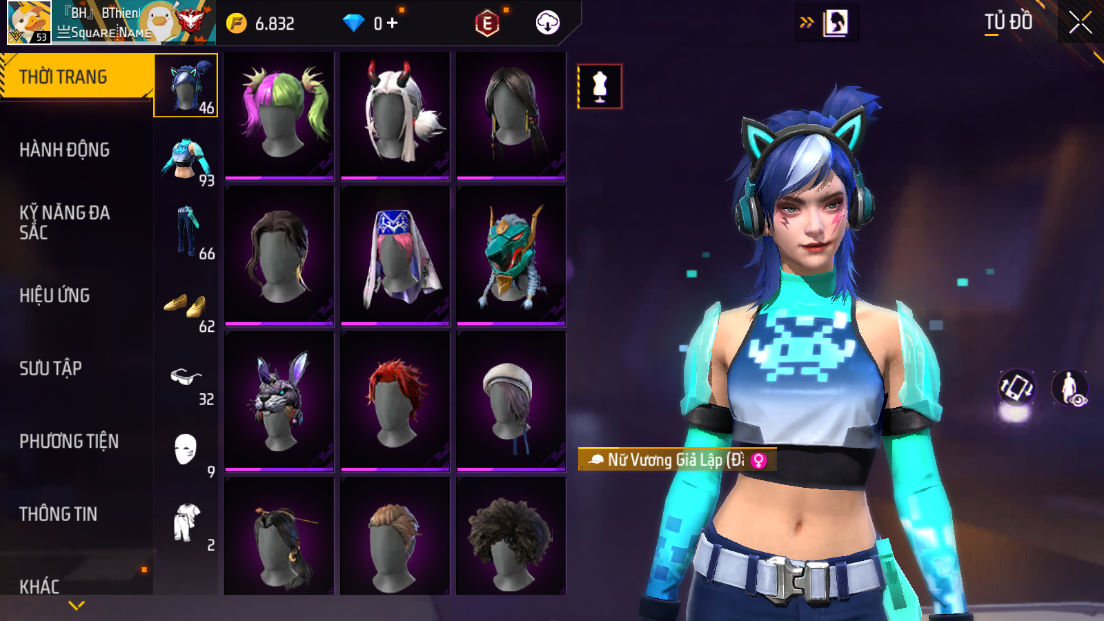
Task: Open the Thời Trang category
Action: point(64,77)
